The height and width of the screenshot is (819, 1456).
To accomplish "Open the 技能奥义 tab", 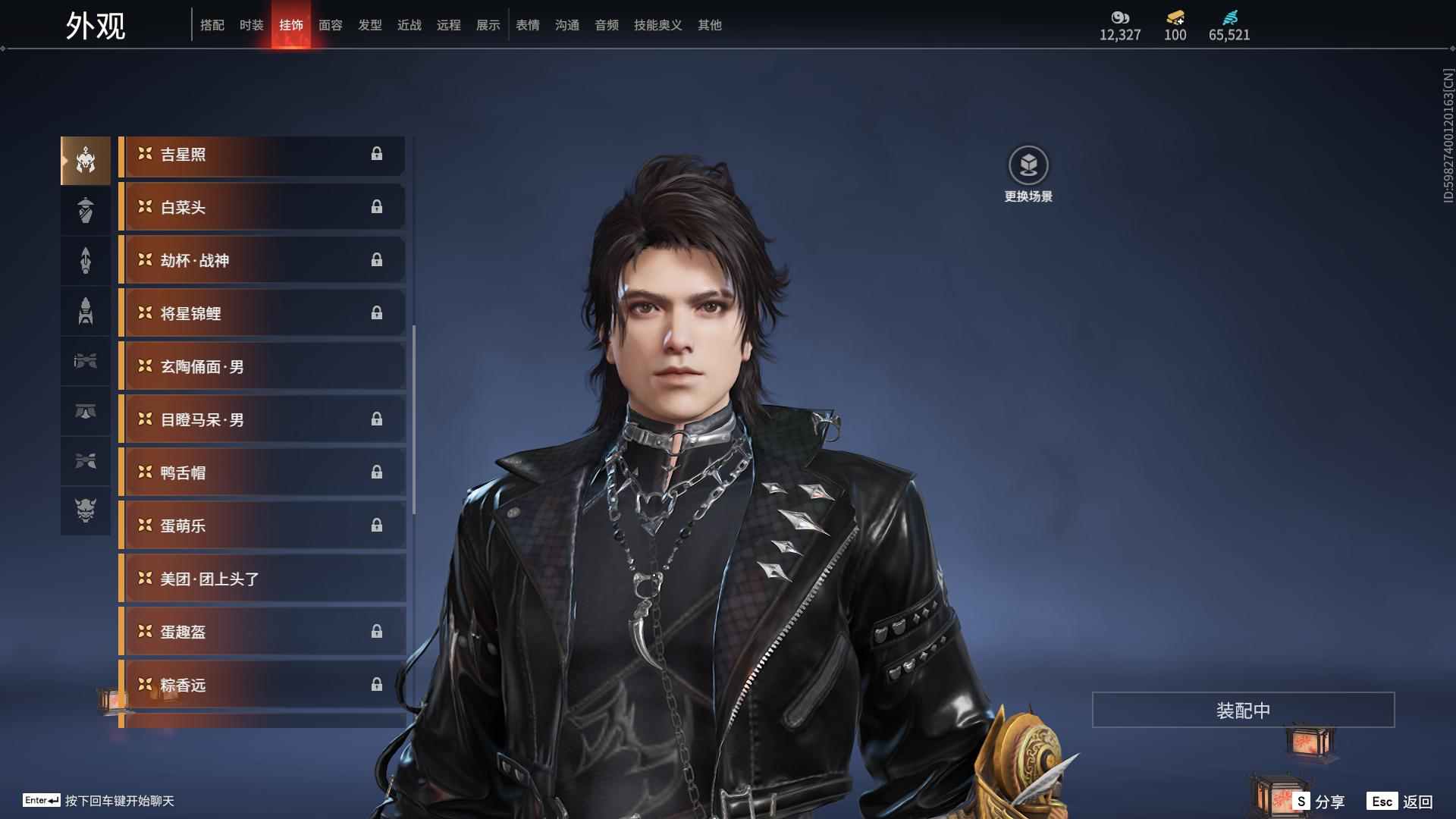I will point(657,25).
